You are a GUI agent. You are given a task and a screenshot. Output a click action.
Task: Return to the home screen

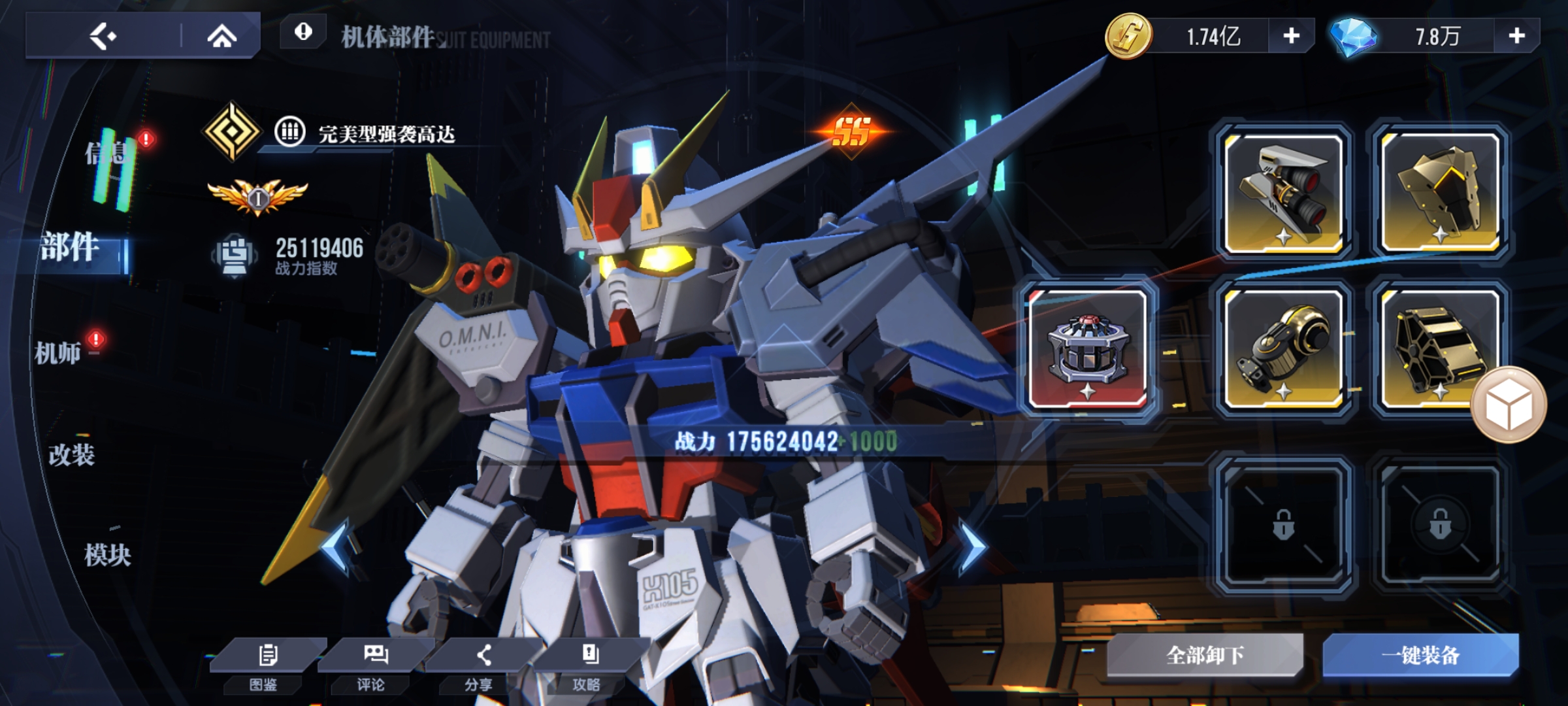pyautogui.click(x=221, y=37)
